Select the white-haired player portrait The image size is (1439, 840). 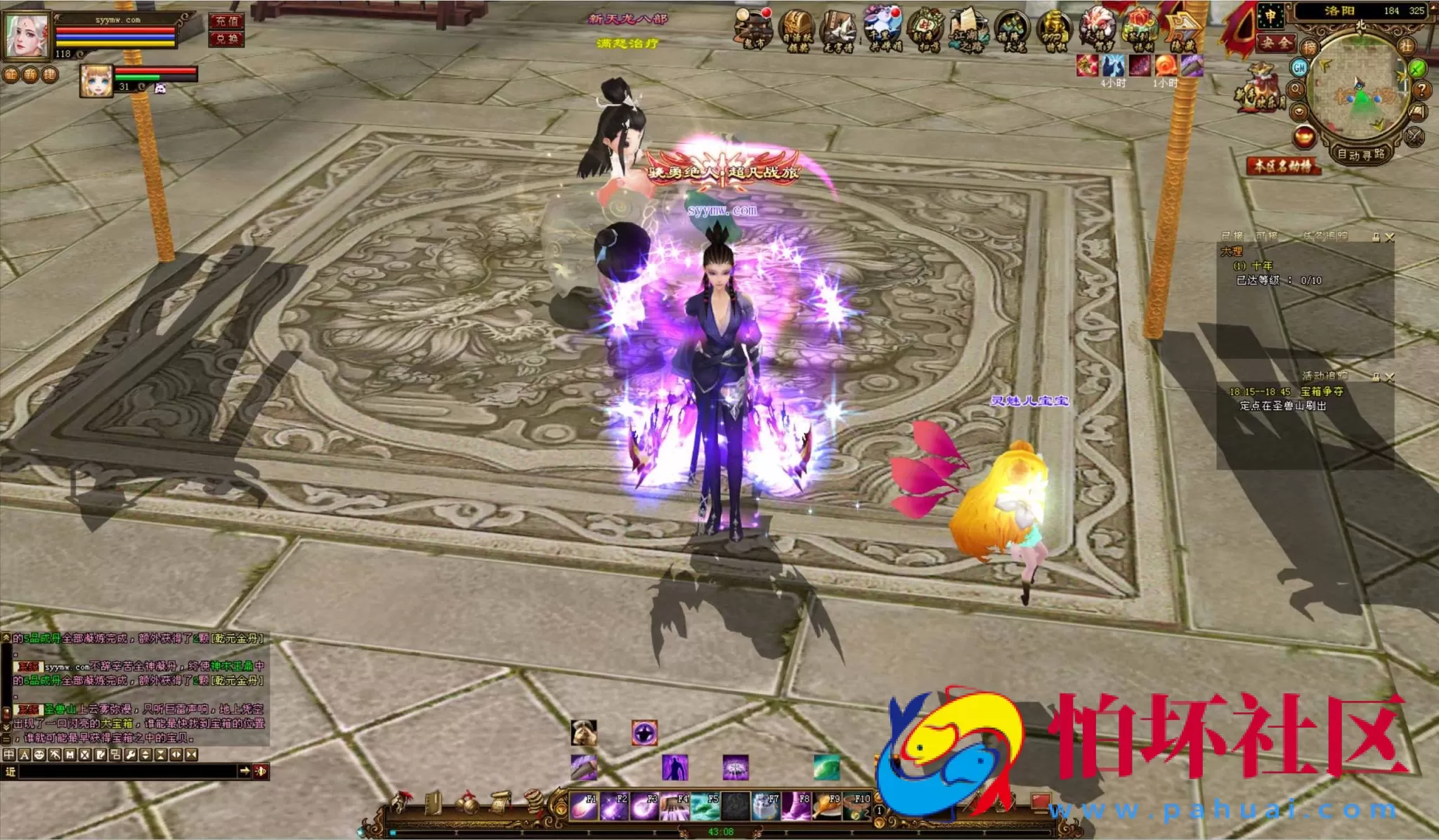click(x=28, y=34)
